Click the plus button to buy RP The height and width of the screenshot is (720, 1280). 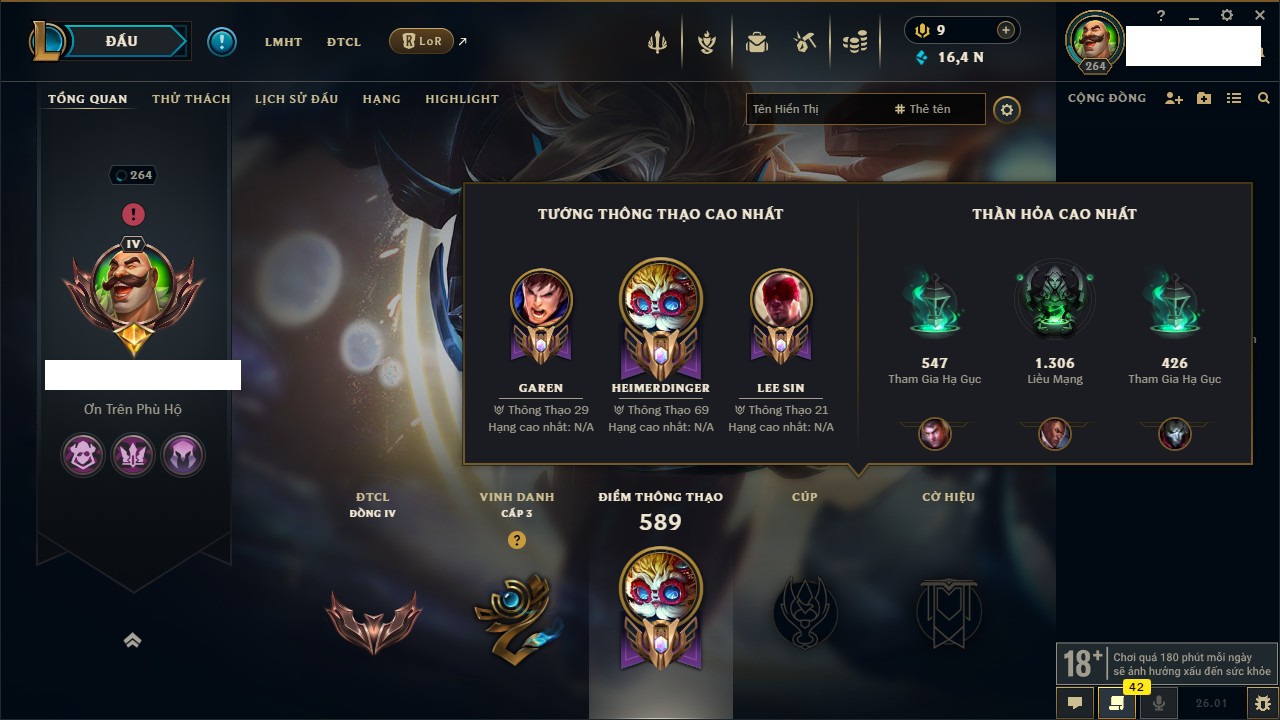[1005, 30]
